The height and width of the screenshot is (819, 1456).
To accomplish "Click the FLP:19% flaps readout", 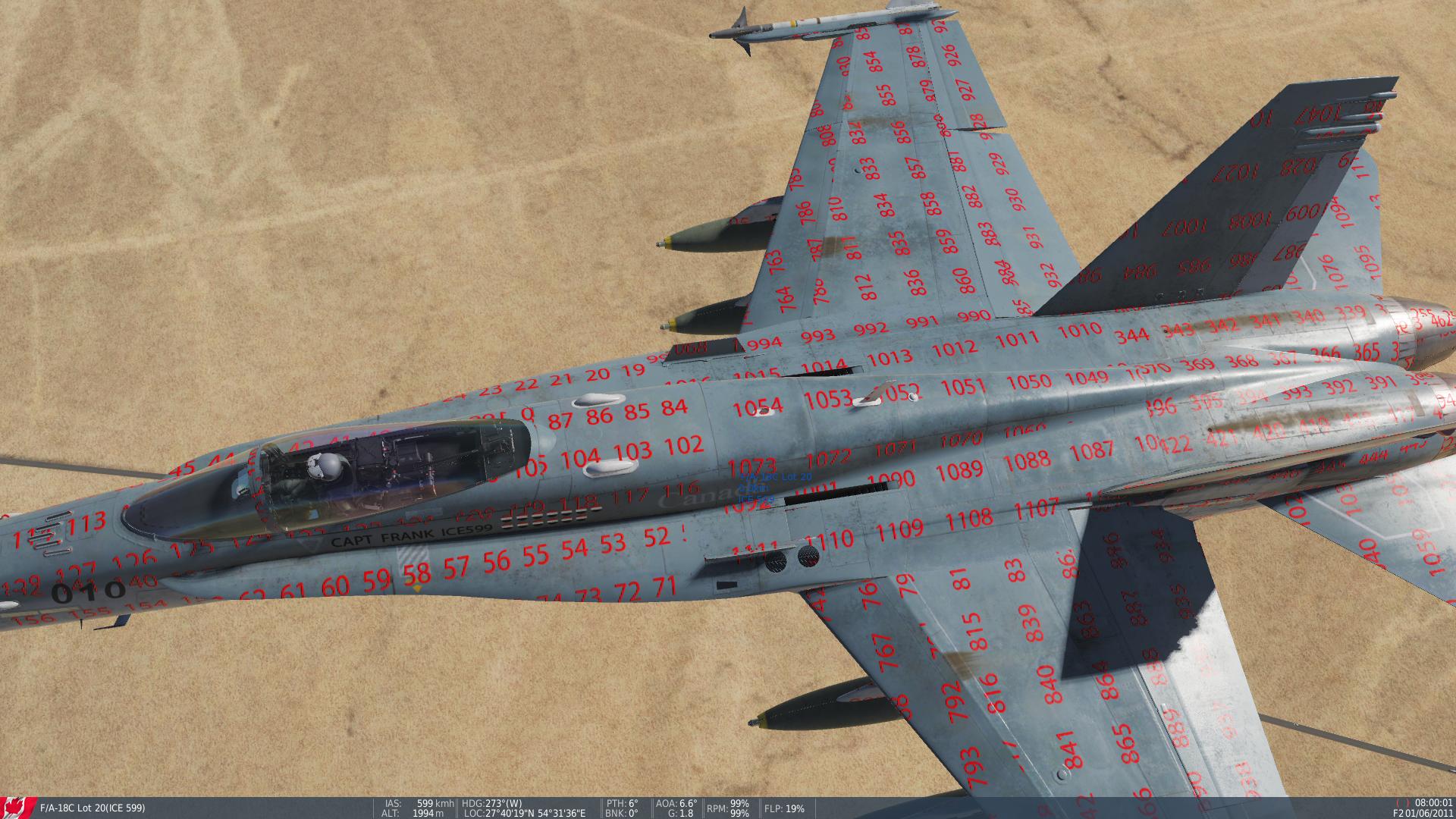I will [x=785, y=809].
